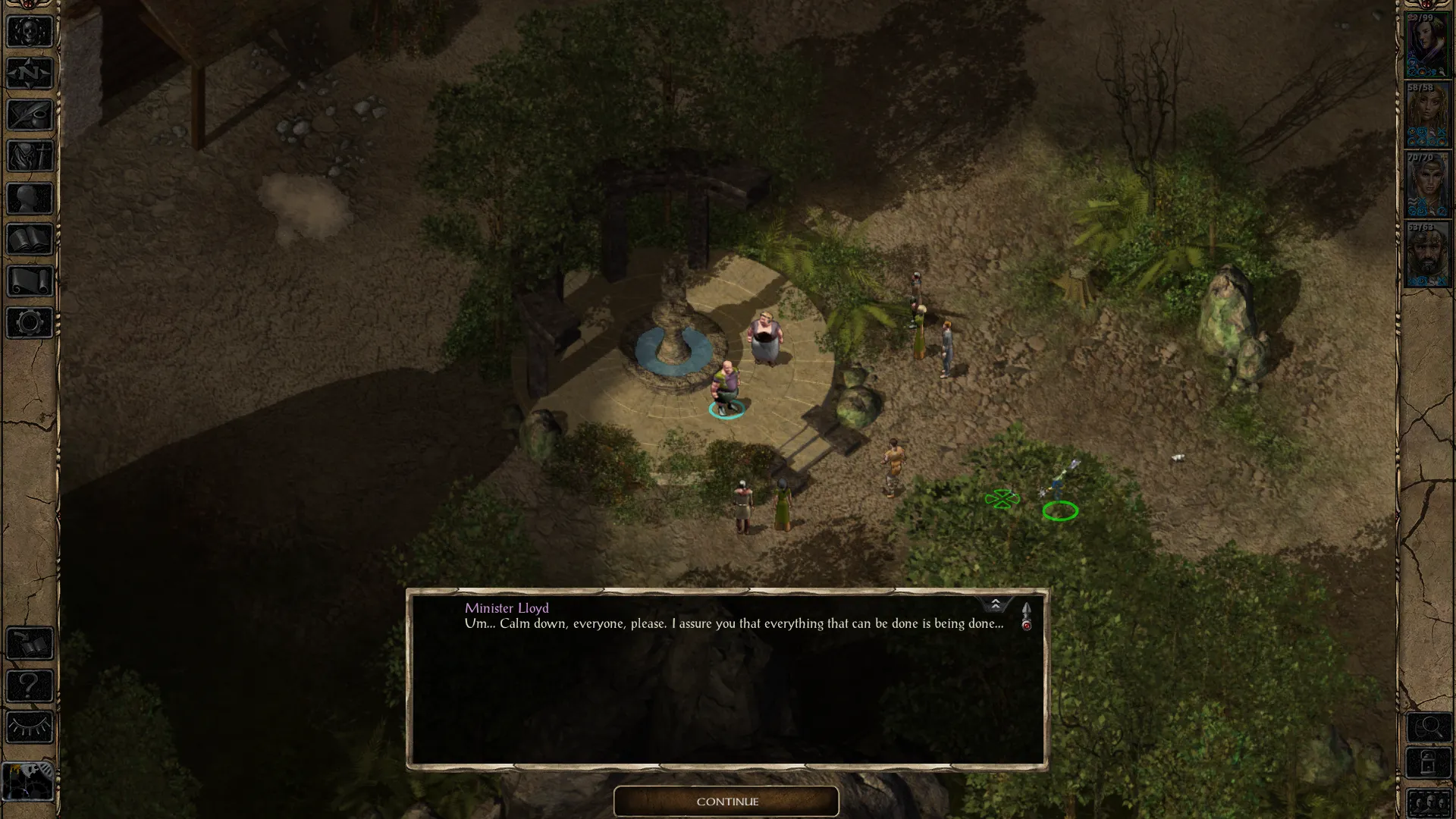Open the inventory armor and sword icon

point(30,157)
